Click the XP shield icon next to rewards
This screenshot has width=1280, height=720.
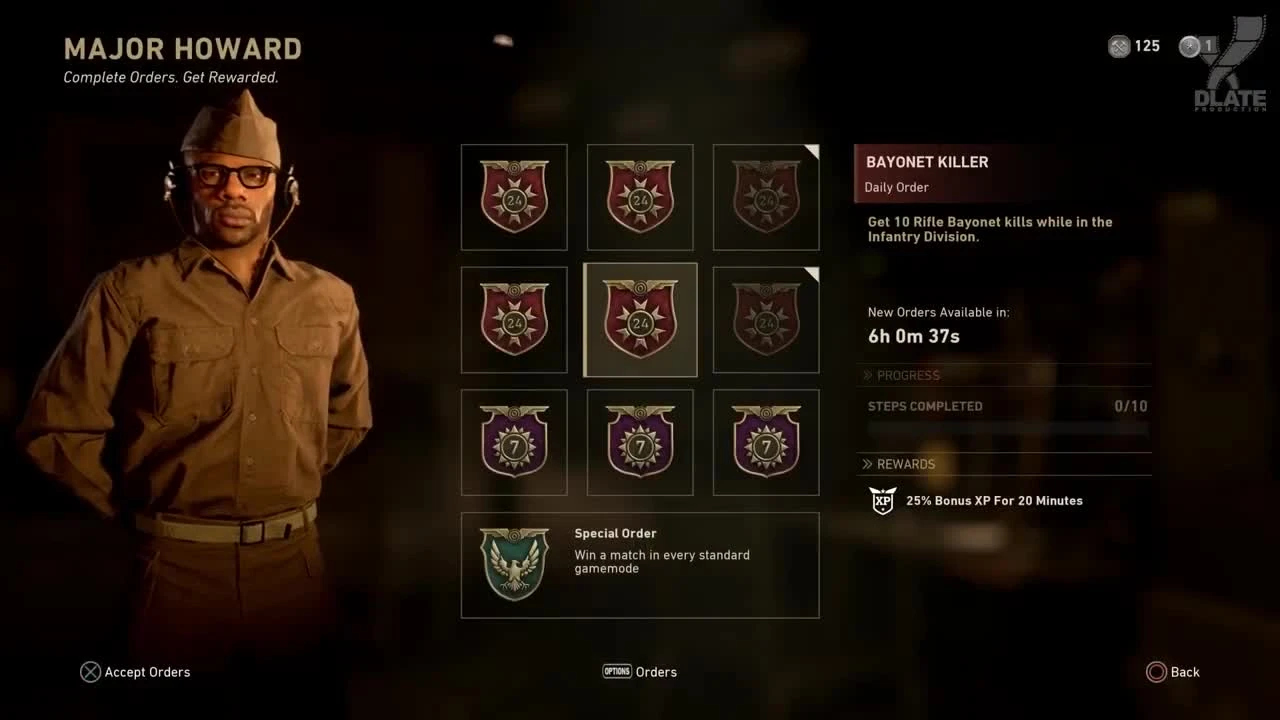point(881,500)
